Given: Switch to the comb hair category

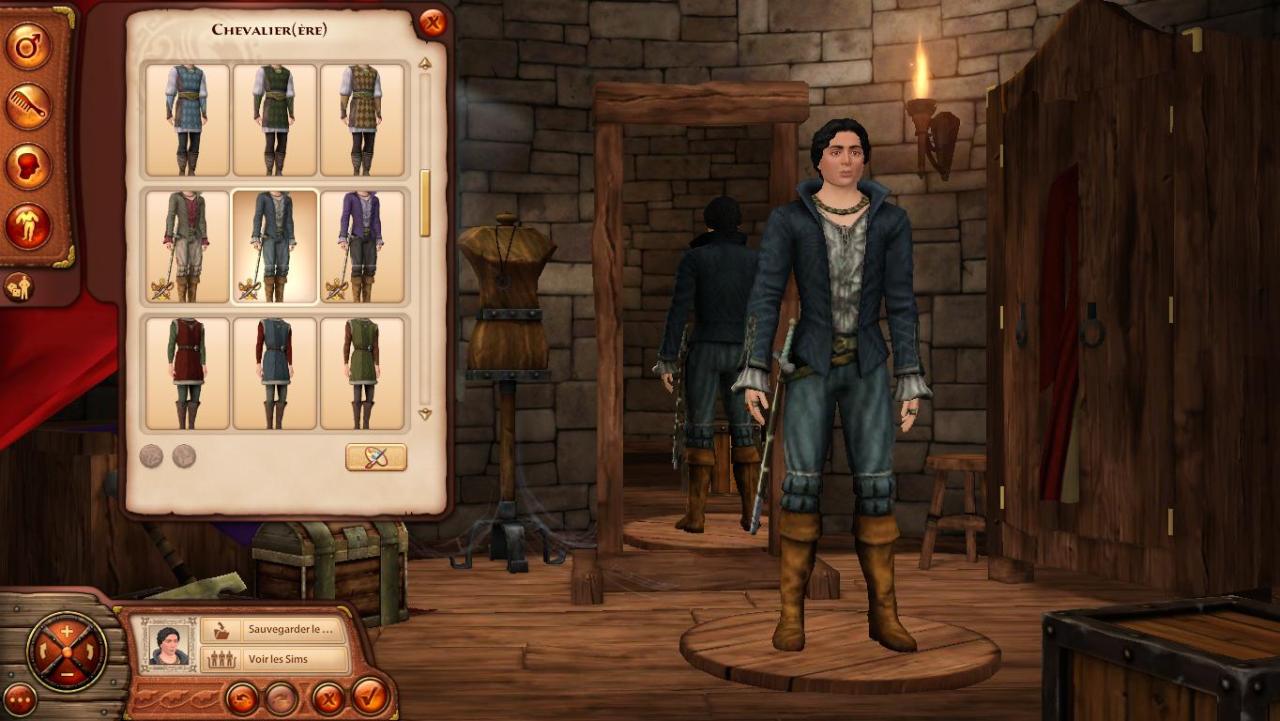Looking at the screenshot, I should pyautogui.click(x=28, y=106).
